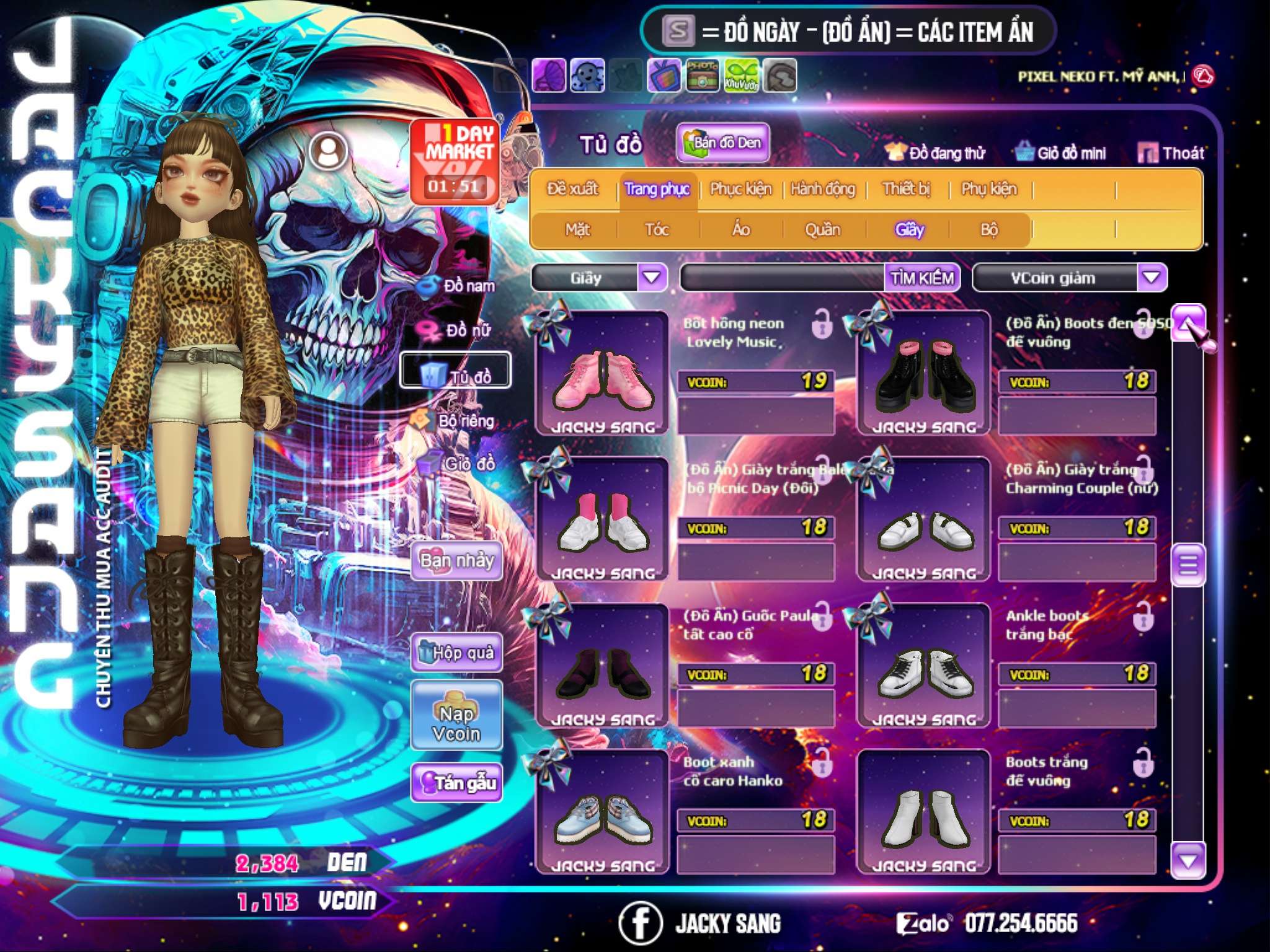Exit the wardrobe with Thoát
The height and width of the screenshot is (952, 1270).
click(1171, 153)
